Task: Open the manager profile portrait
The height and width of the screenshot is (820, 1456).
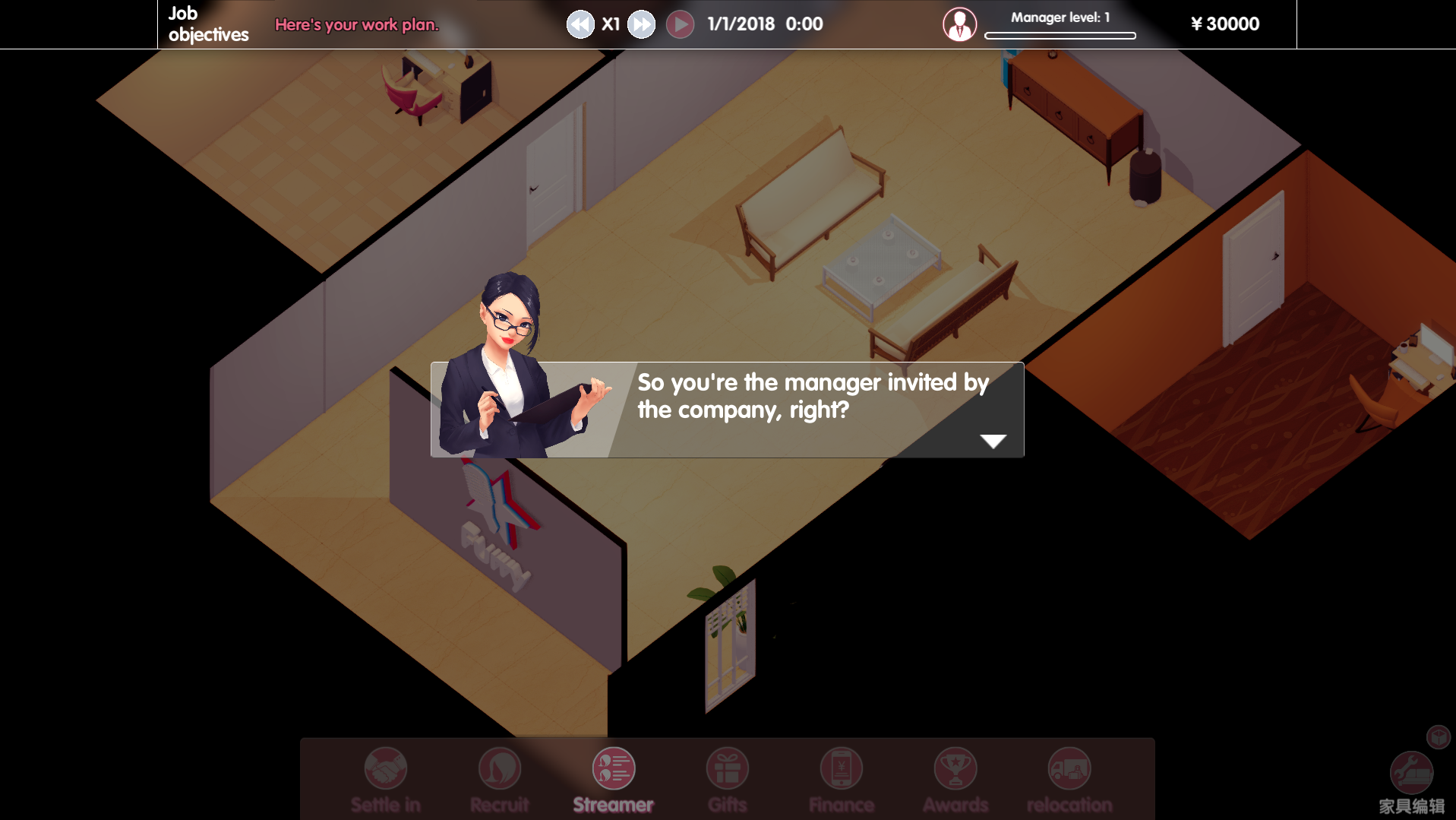Action: coord(959,24)
